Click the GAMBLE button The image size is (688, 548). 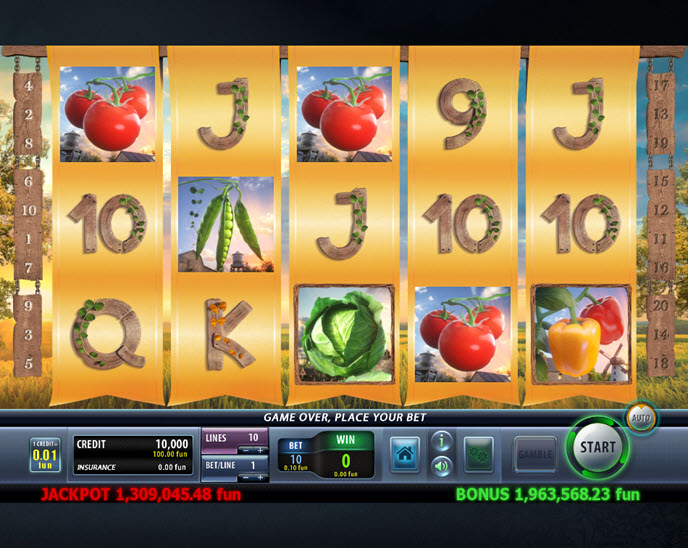coord(535,454)
